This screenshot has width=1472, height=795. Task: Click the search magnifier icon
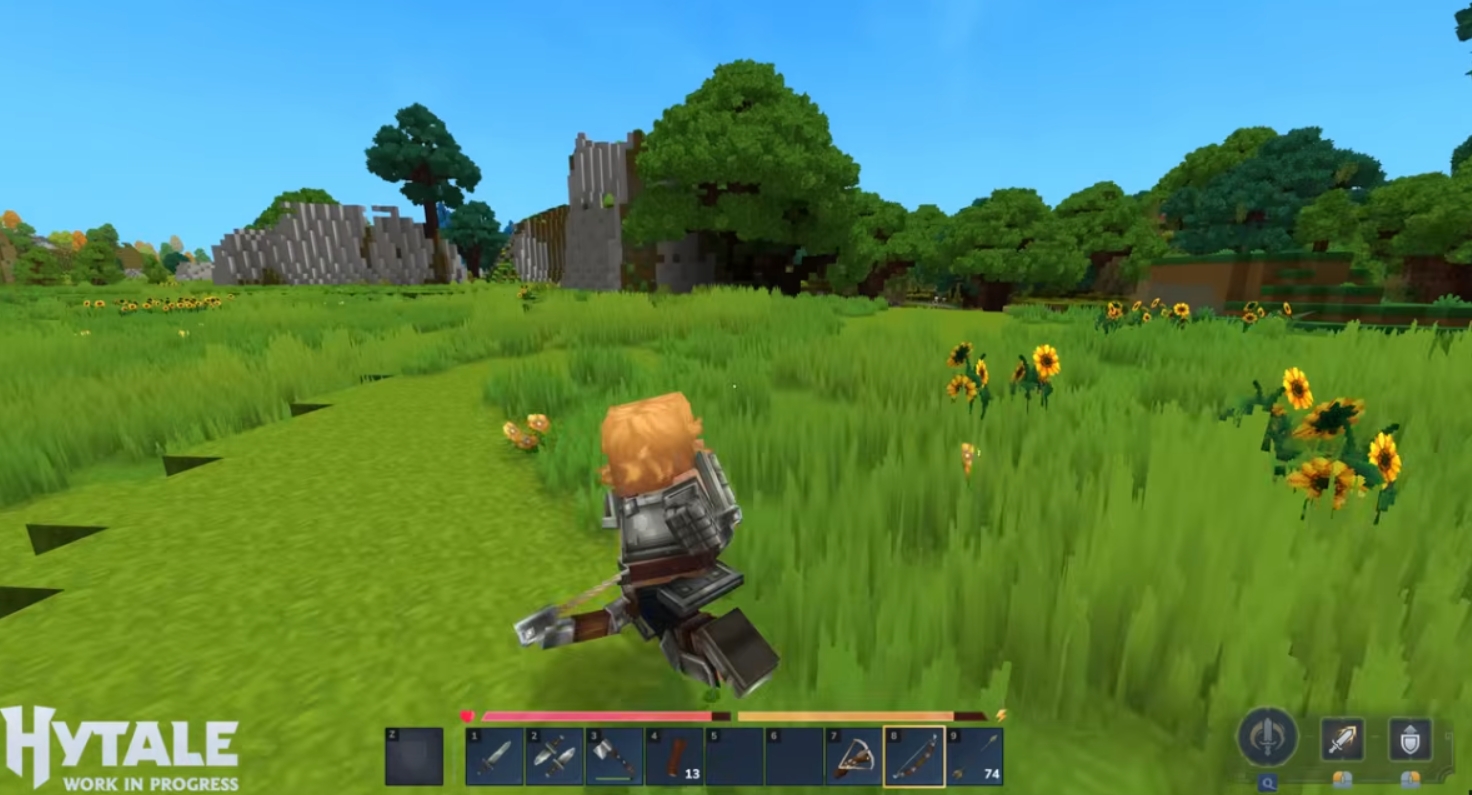coord(1269,780)
